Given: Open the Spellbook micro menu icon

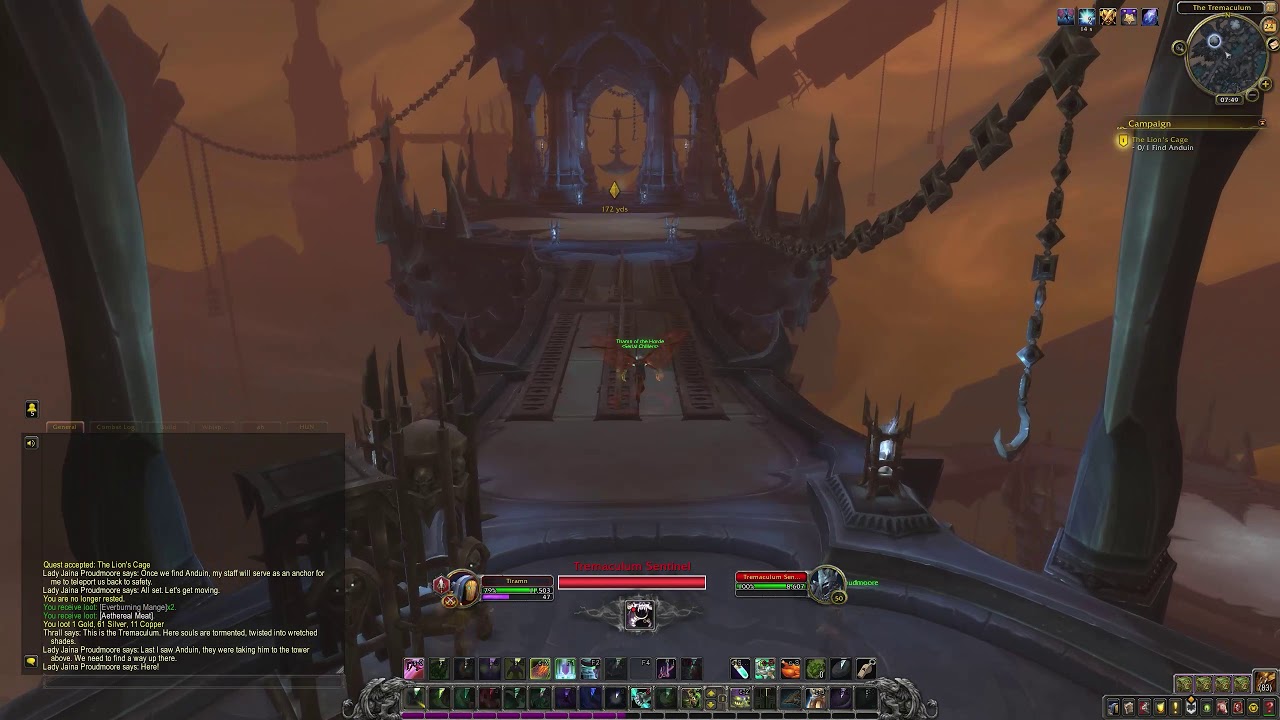Looking at the screenshot, I should [x=1127, y=707].
